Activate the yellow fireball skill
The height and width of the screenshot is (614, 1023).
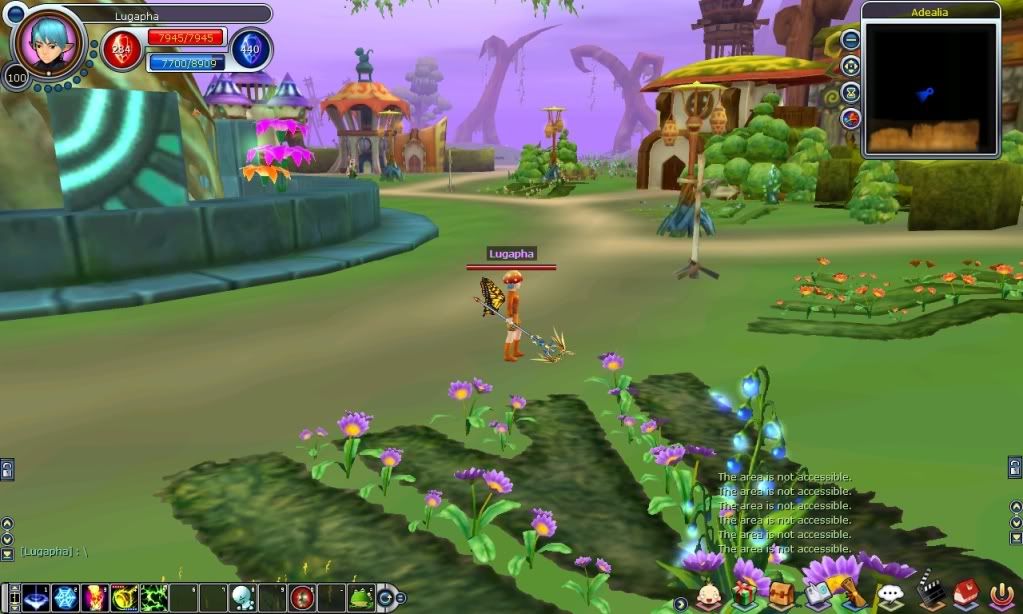(x=124, y=597)
